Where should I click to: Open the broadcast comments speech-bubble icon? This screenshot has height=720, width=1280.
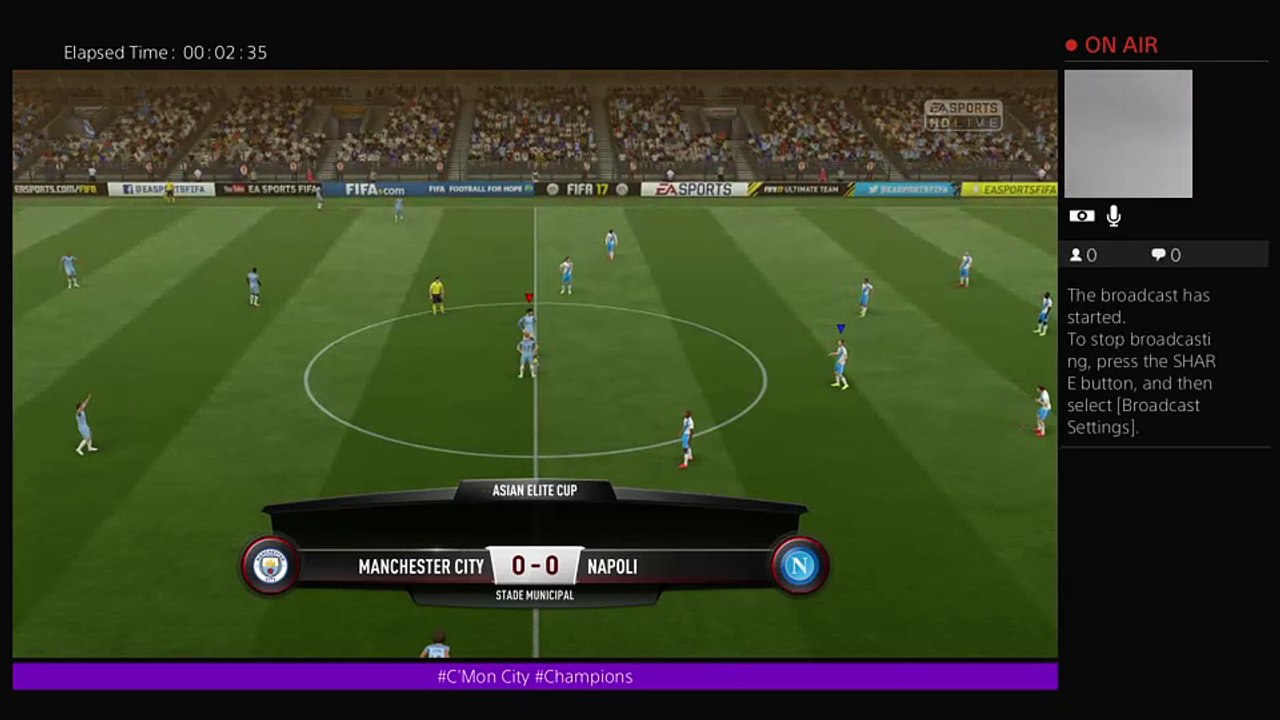pos(1158,255)
